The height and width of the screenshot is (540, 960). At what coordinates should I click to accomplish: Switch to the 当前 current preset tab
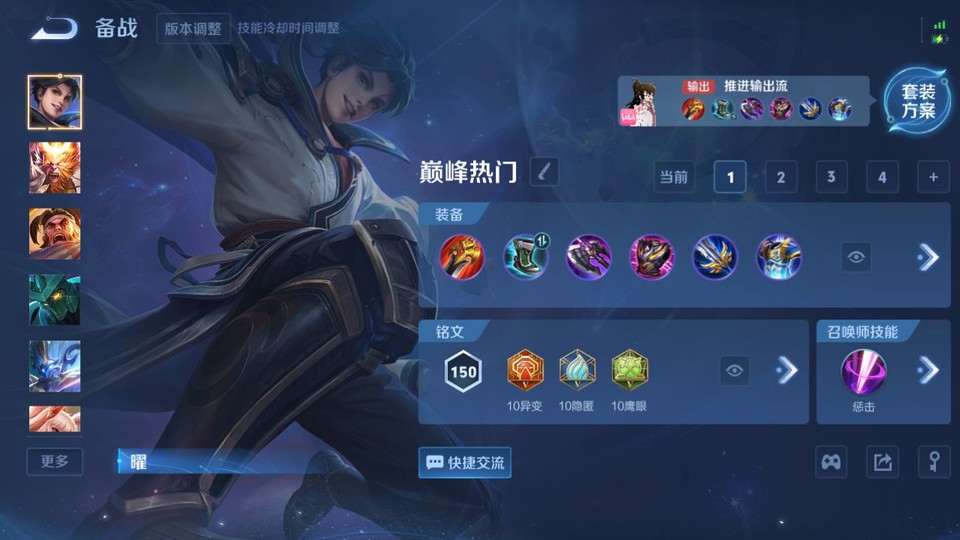pos(674,178)
